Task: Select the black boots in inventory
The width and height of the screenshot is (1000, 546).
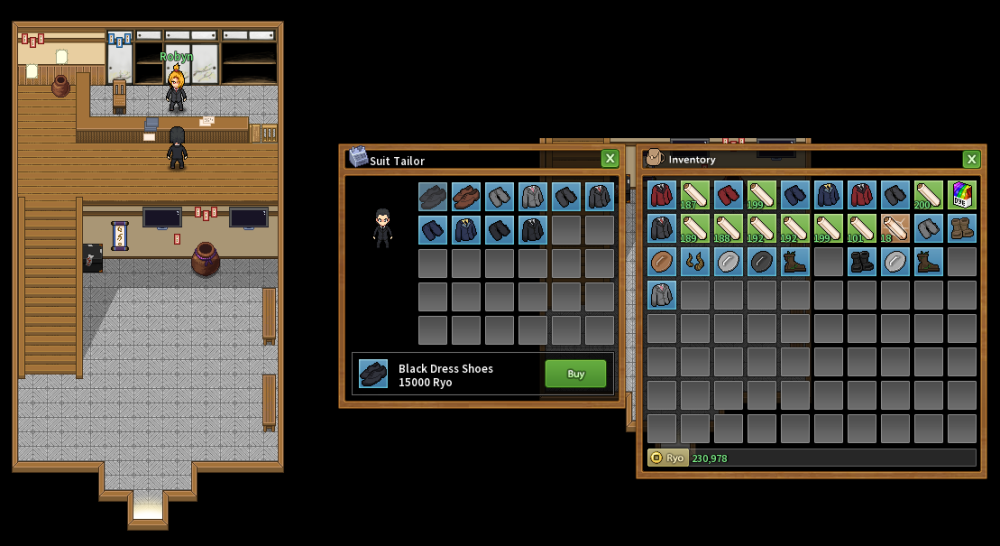Action: click(862, 262)
